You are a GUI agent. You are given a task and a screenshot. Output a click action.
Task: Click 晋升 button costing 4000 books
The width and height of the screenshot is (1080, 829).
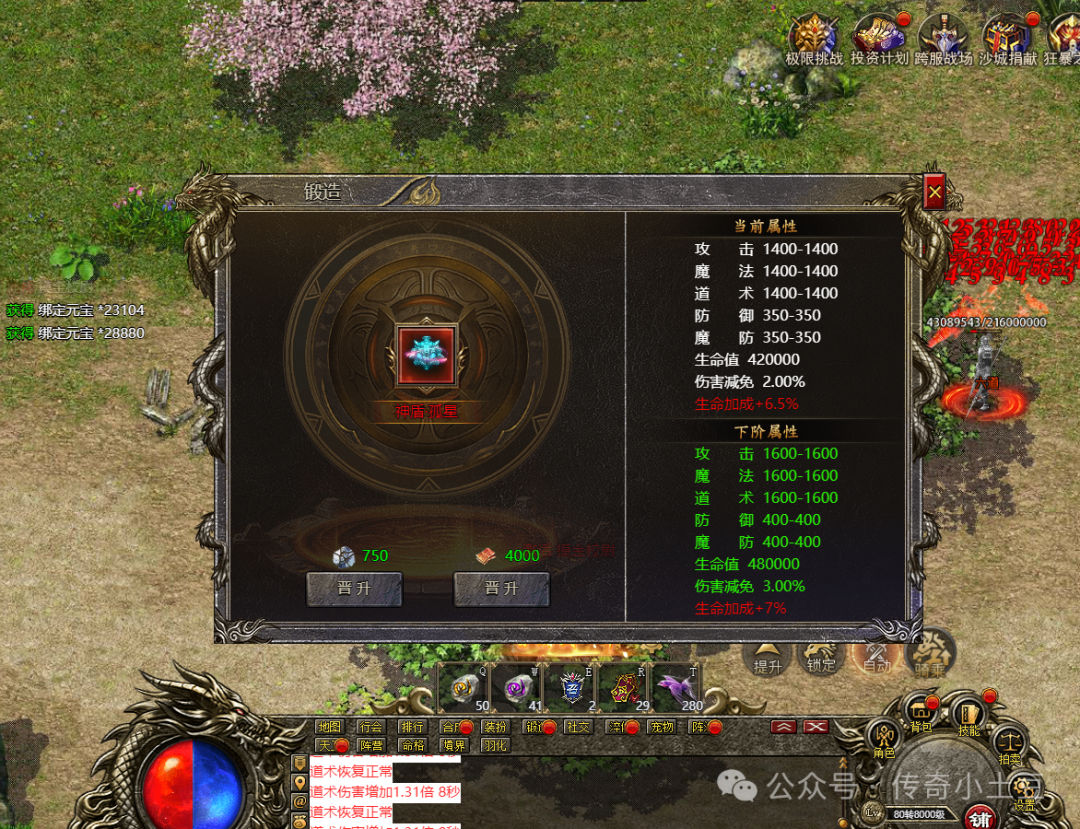[x=501, y=589]
